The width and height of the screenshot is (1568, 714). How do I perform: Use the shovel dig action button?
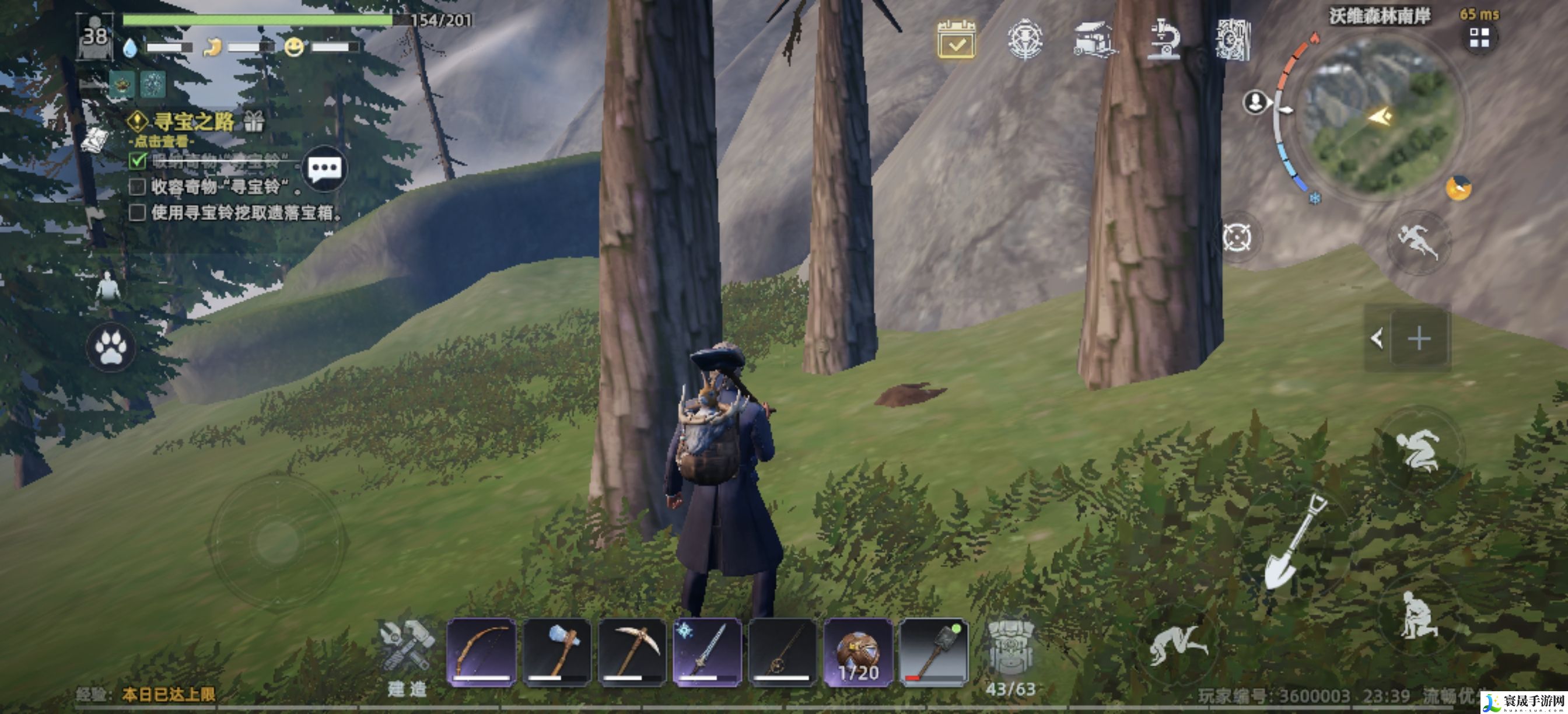pos(1294,543)
